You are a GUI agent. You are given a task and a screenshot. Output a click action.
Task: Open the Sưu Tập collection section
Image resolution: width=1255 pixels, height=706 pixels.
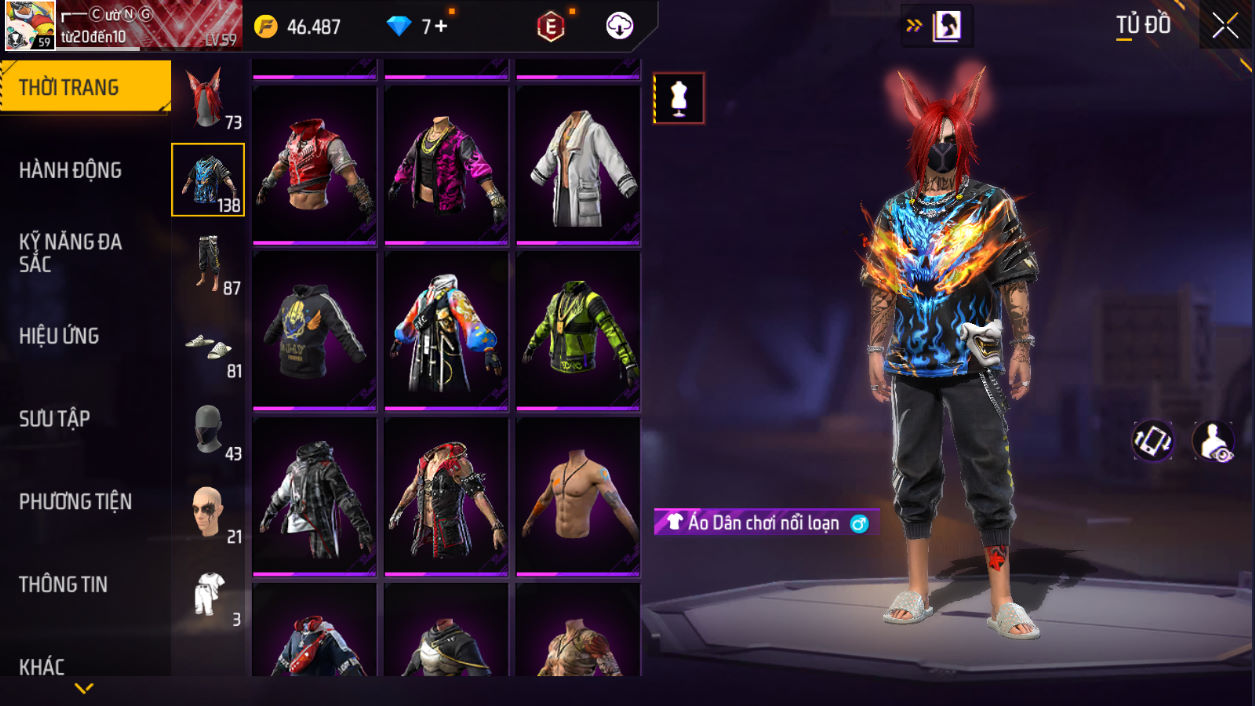coord(54,419)
